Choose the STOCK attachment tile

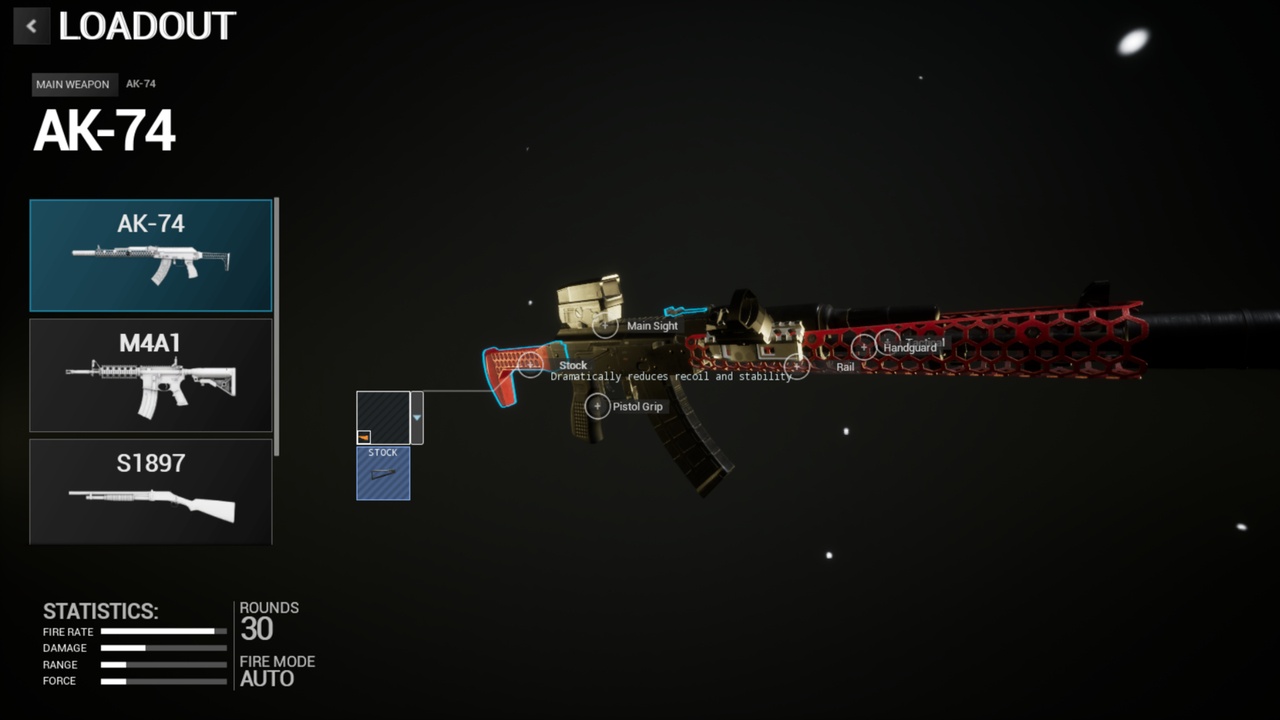pyautogui.click(x=382, y=472)
